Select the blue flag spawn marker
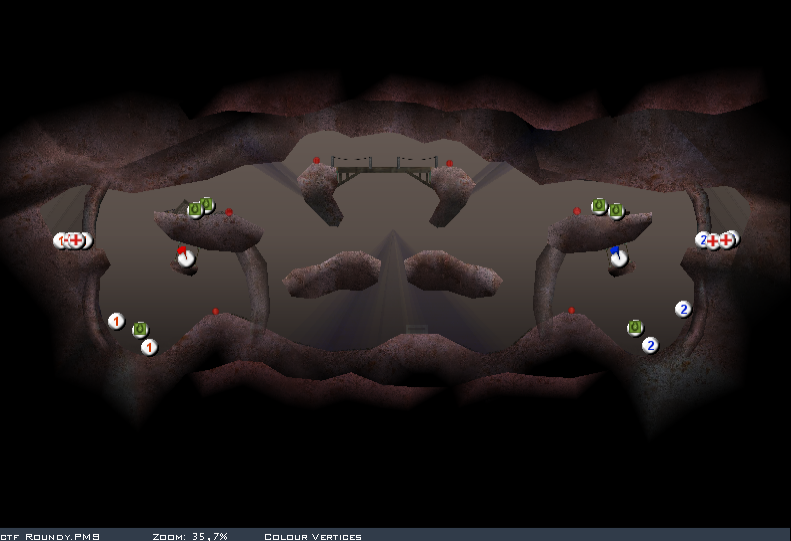 tap(618, 256)
